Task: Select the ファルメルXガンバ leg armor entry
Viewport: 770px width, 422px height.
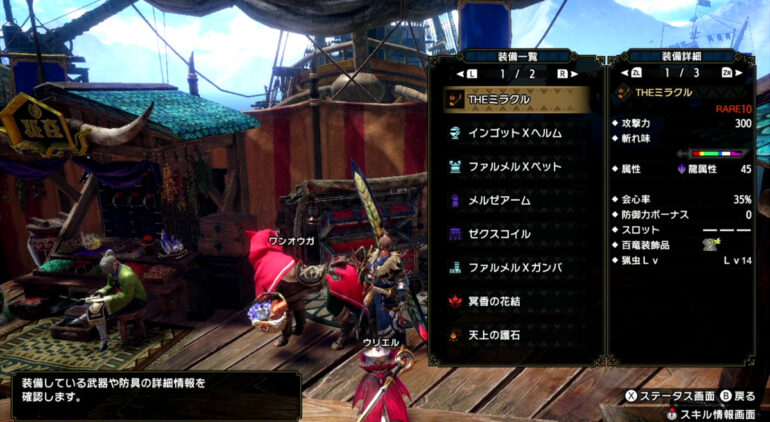Action: tap(516, 268)
